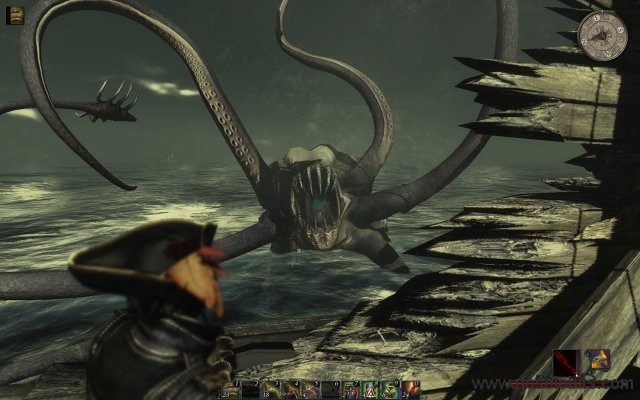Select hotbar slot 1

click(x=229, y=387)
